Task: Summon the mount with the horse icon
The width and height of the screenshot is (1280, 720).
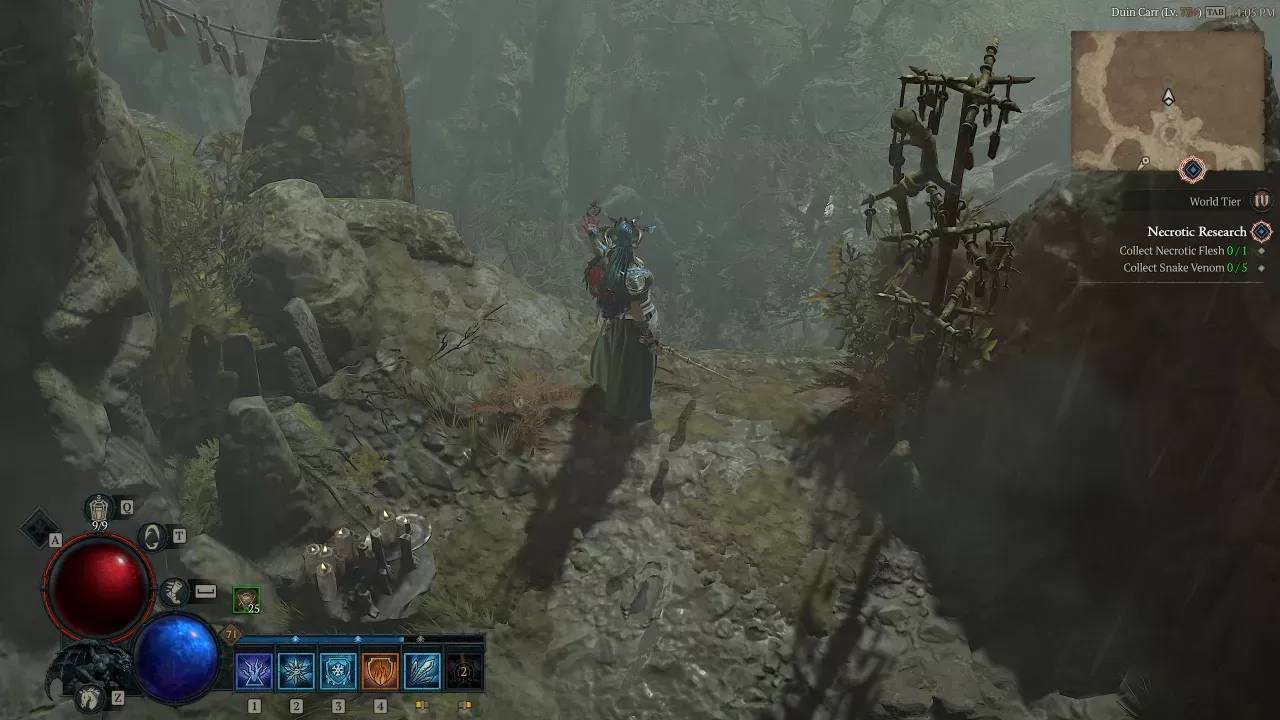Action: (x=90, y=698)
